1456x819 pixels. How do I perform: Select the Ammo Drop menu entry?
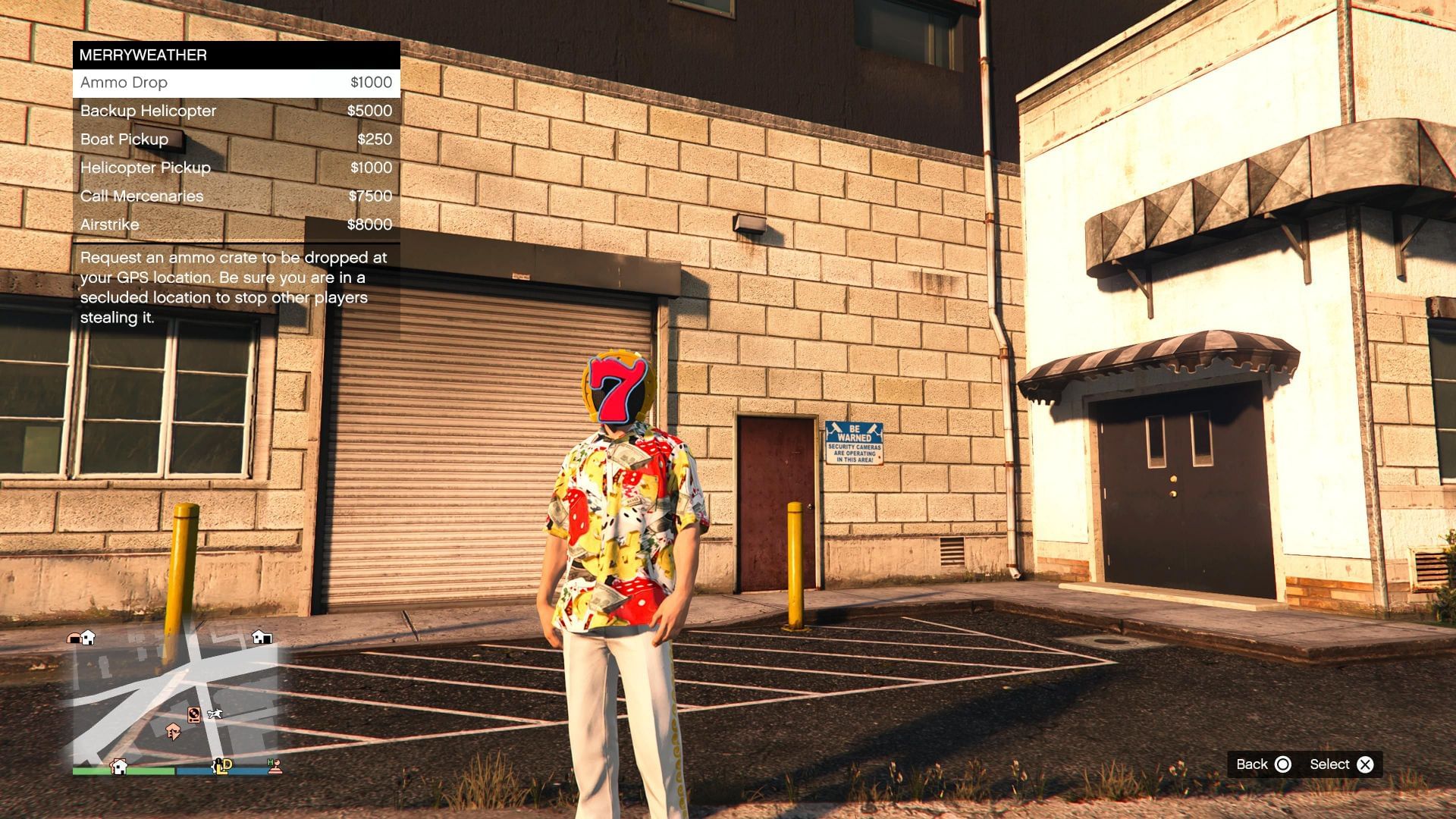point(236,83)
